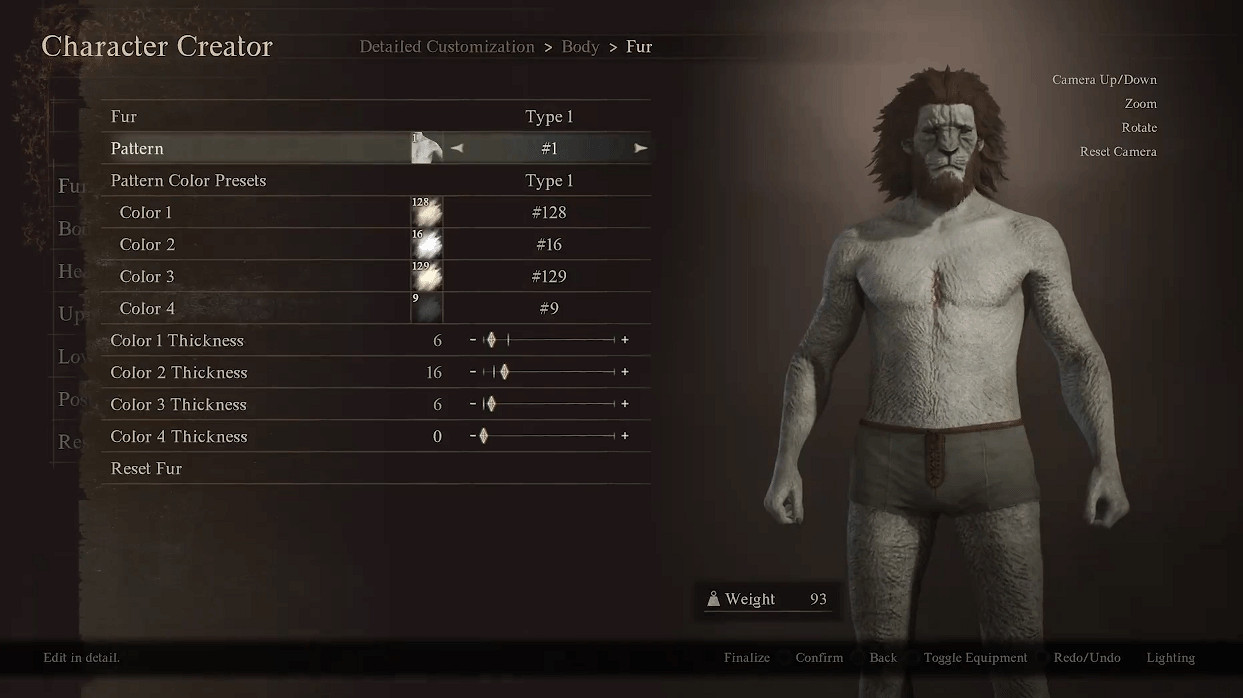Screen dimensions: 1243x698
Task: Click Reset Camera option
Action: tap(1118, 152)
